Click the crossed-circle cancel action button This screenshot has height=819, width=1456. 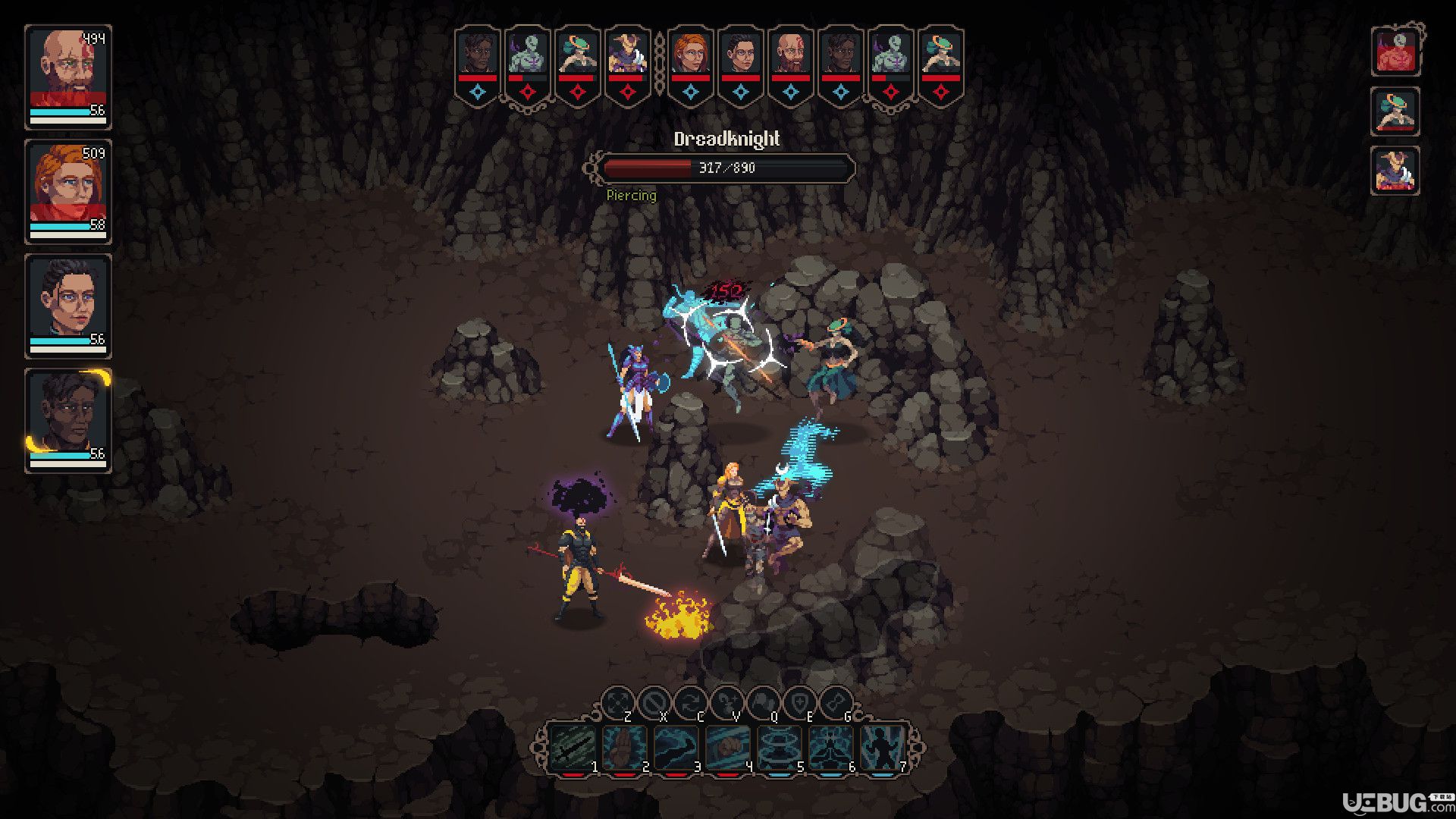click(x=654, y=704)
